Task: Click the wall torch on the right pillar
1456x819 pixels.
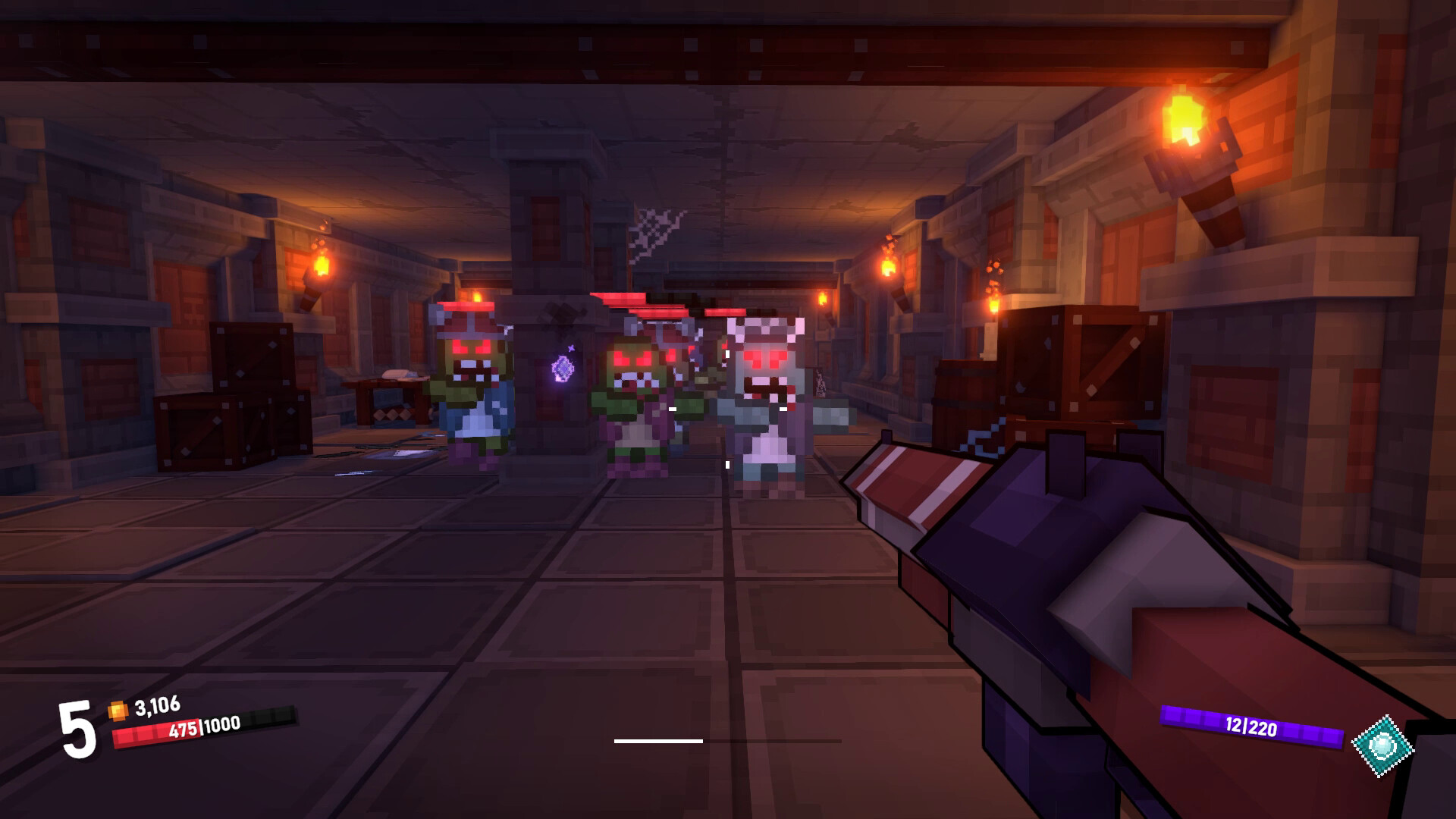Action: 1188,136
